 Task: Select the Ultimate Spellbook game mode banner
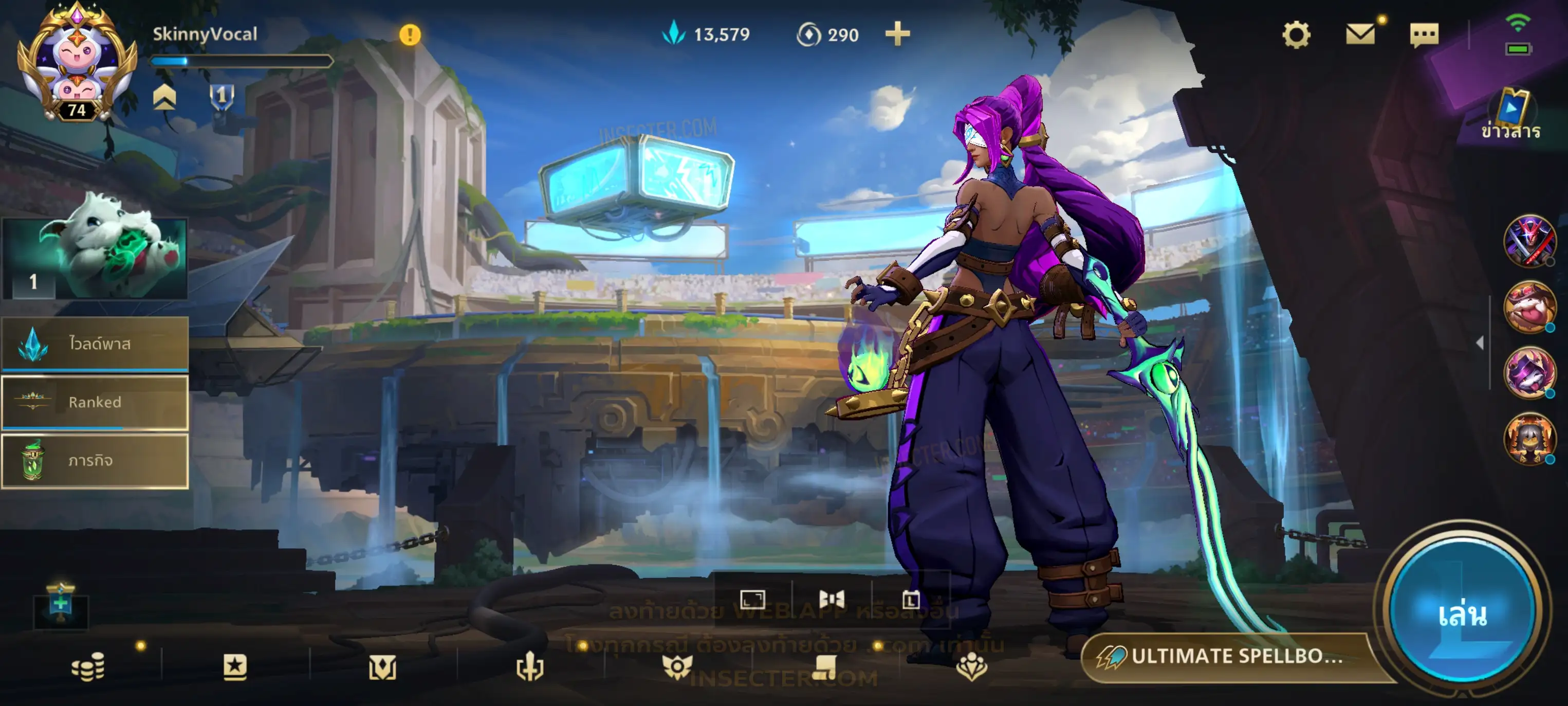coord(1229,656)
